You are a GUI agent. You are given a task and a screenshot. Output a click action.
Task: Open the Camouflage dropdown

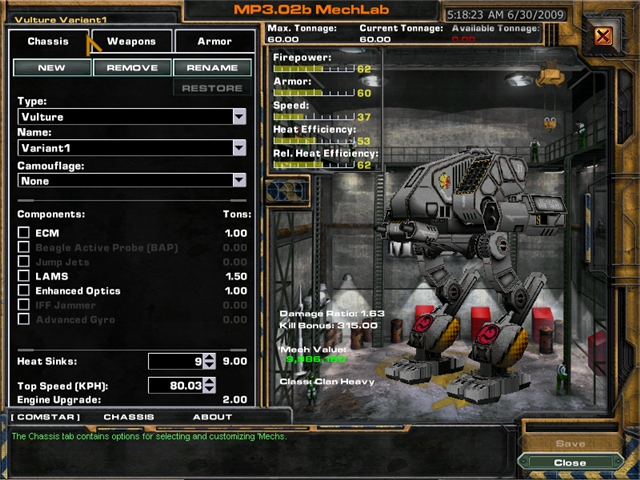[239, 181]
